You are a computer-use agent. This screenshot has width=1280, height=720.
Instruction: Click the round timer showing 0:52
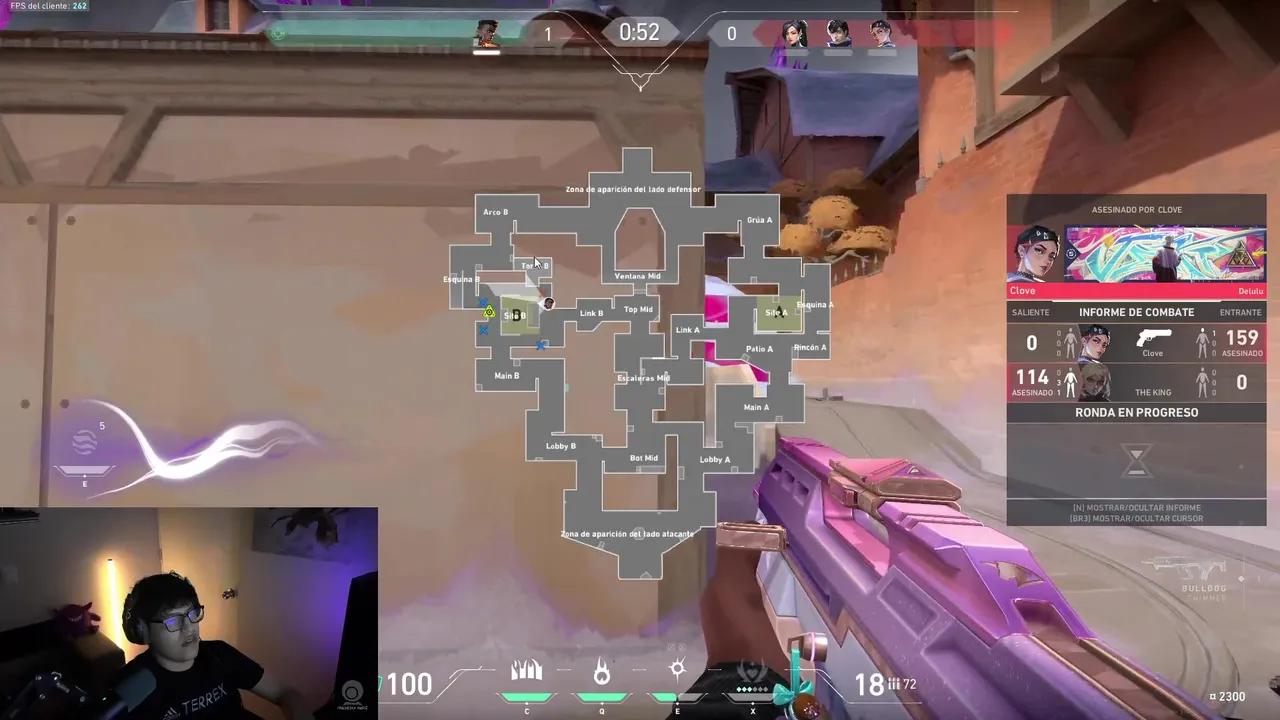pos(640,32)
